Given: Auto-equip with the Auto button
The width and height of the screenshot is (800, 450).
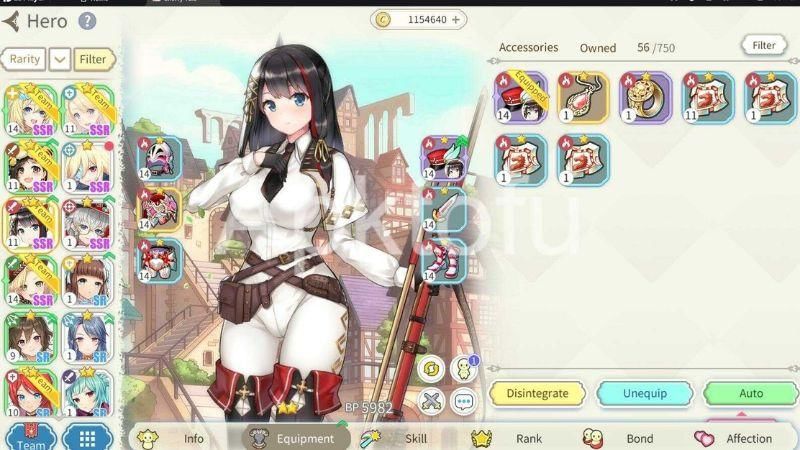Looking at the screenshot, I should click(750, 393).
